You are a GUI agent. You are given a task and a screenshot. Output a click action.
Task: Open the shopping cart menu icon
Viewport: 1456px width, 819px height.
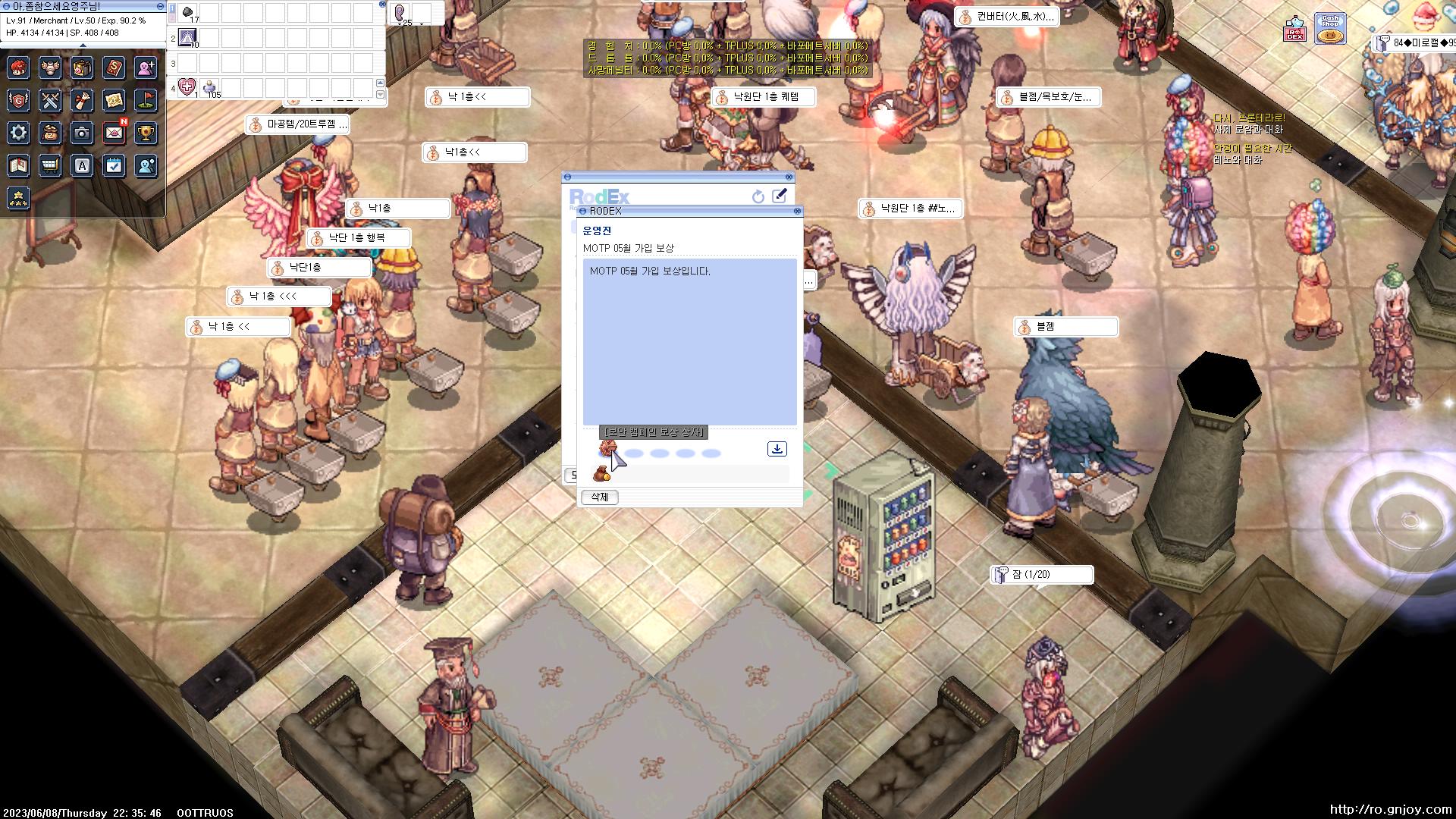click(x=51, y=165)
